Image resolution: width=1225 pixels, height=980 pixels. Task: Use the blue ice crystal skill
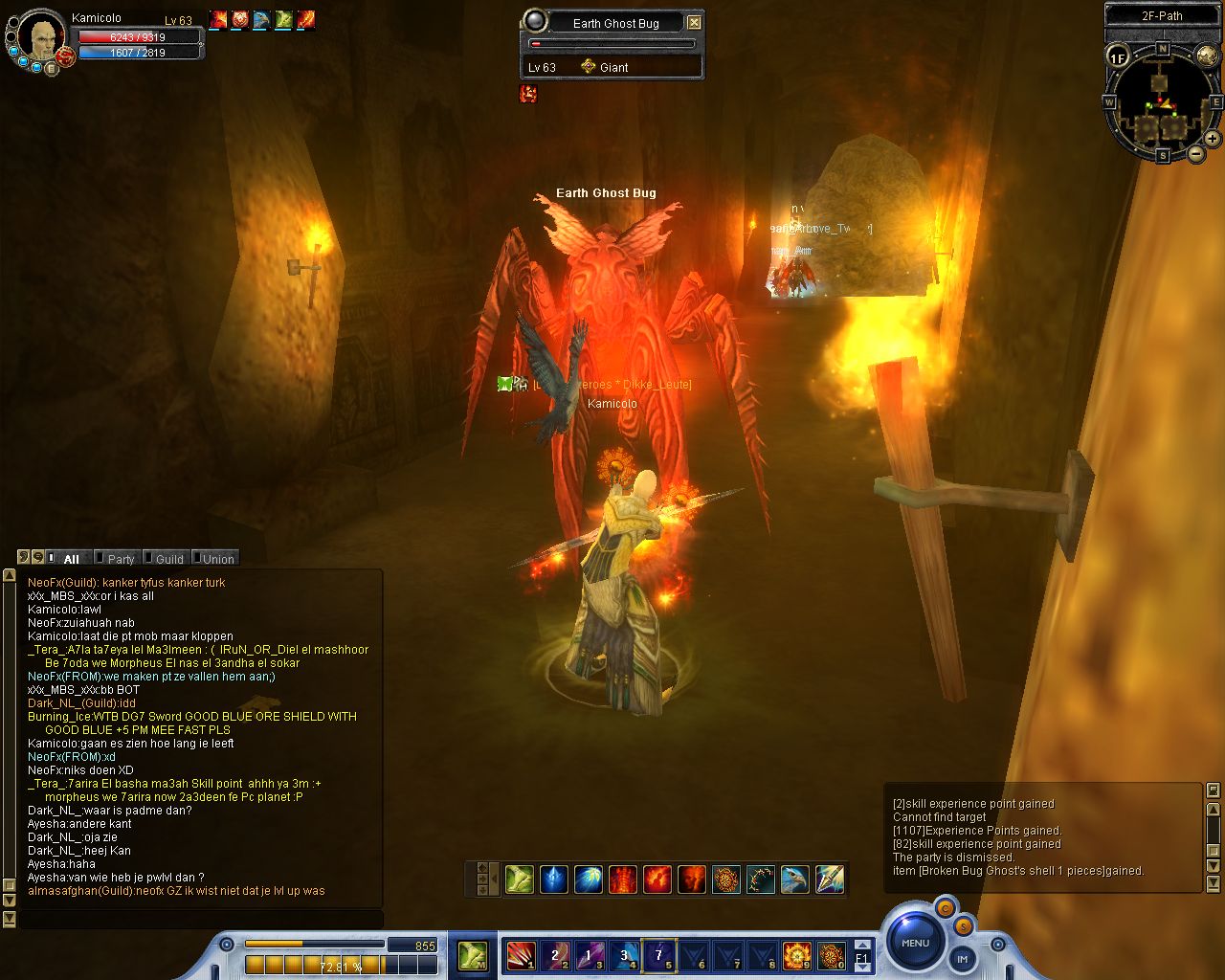[554, 879]
